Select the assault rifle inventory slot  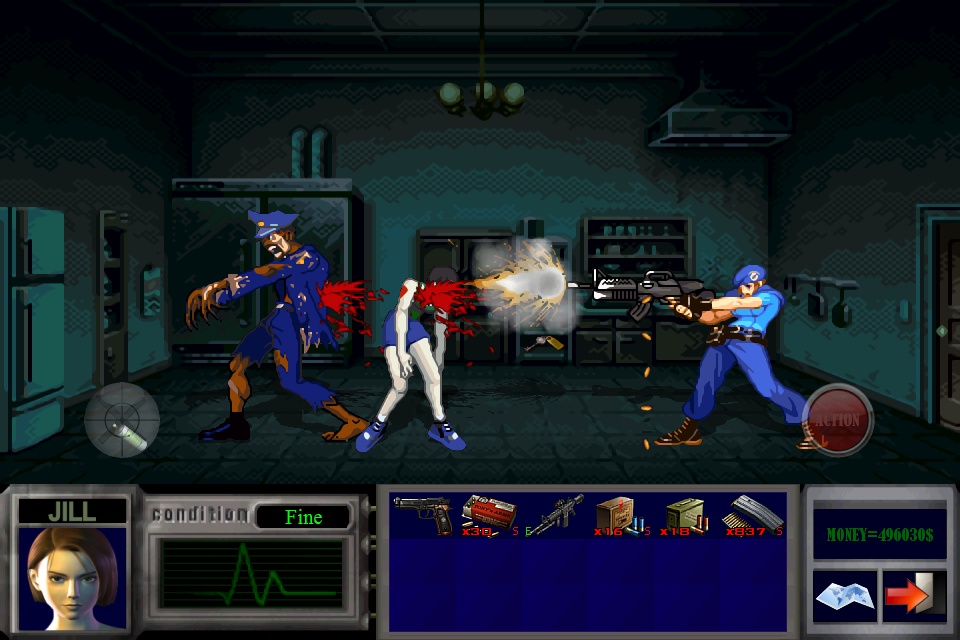click(x=556, y=514)
